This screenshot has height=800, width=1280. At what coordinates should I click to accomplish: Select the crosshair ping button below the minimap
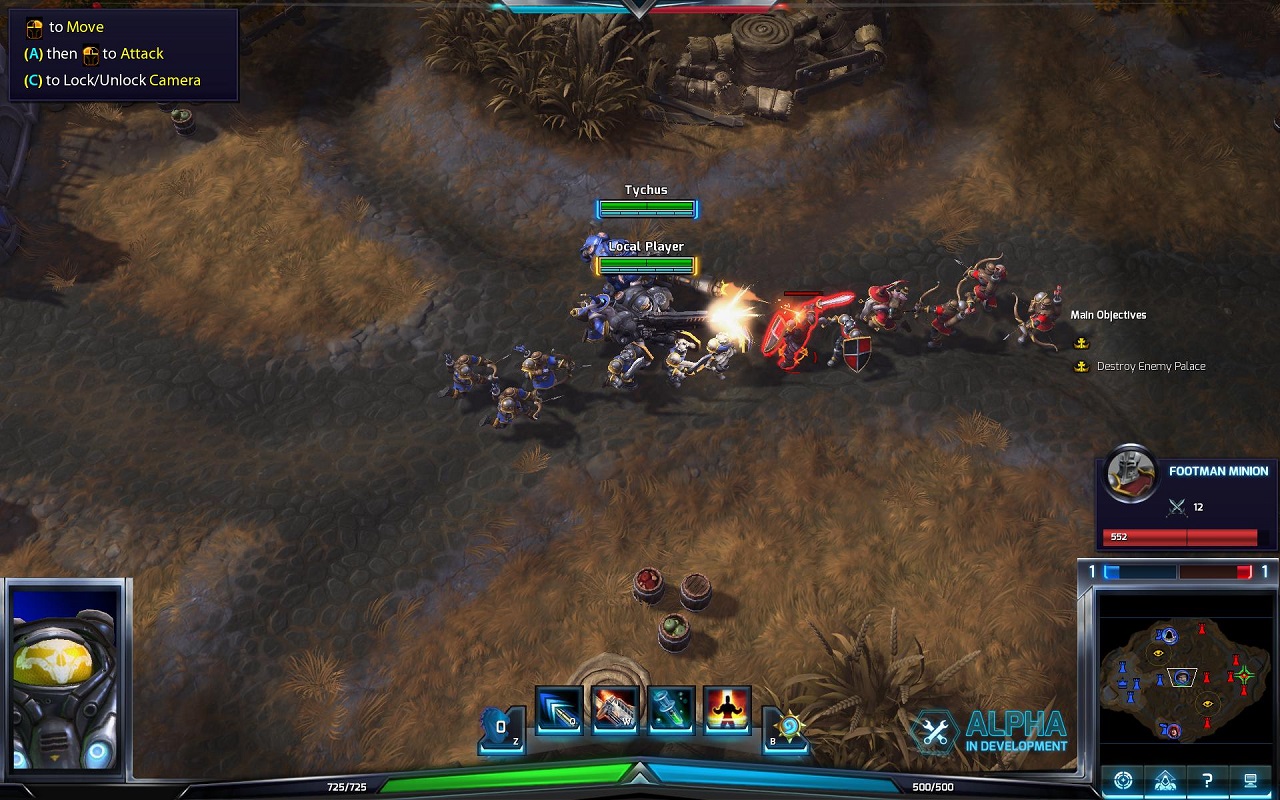point(1123,780)
